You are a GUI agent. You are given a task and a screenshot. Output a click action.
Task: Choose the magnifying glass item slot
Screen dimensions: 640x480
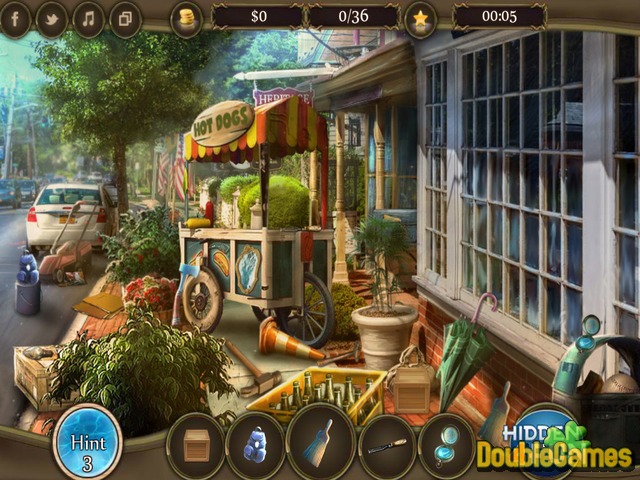point(446,445)
